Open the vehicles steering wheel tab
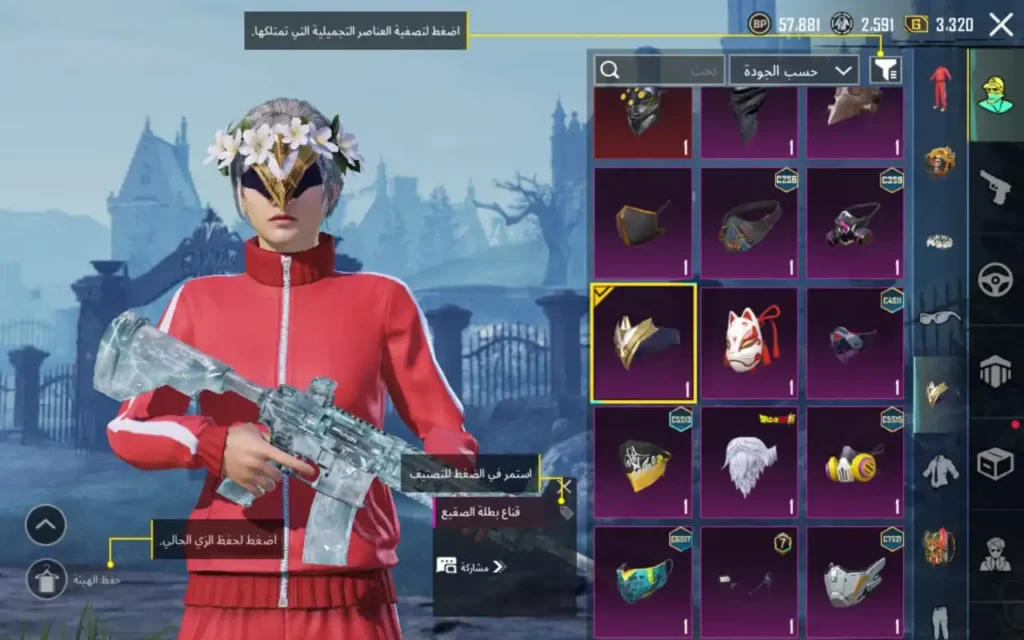This screenshot has height=640, width=1024. [x=996, y=279]
